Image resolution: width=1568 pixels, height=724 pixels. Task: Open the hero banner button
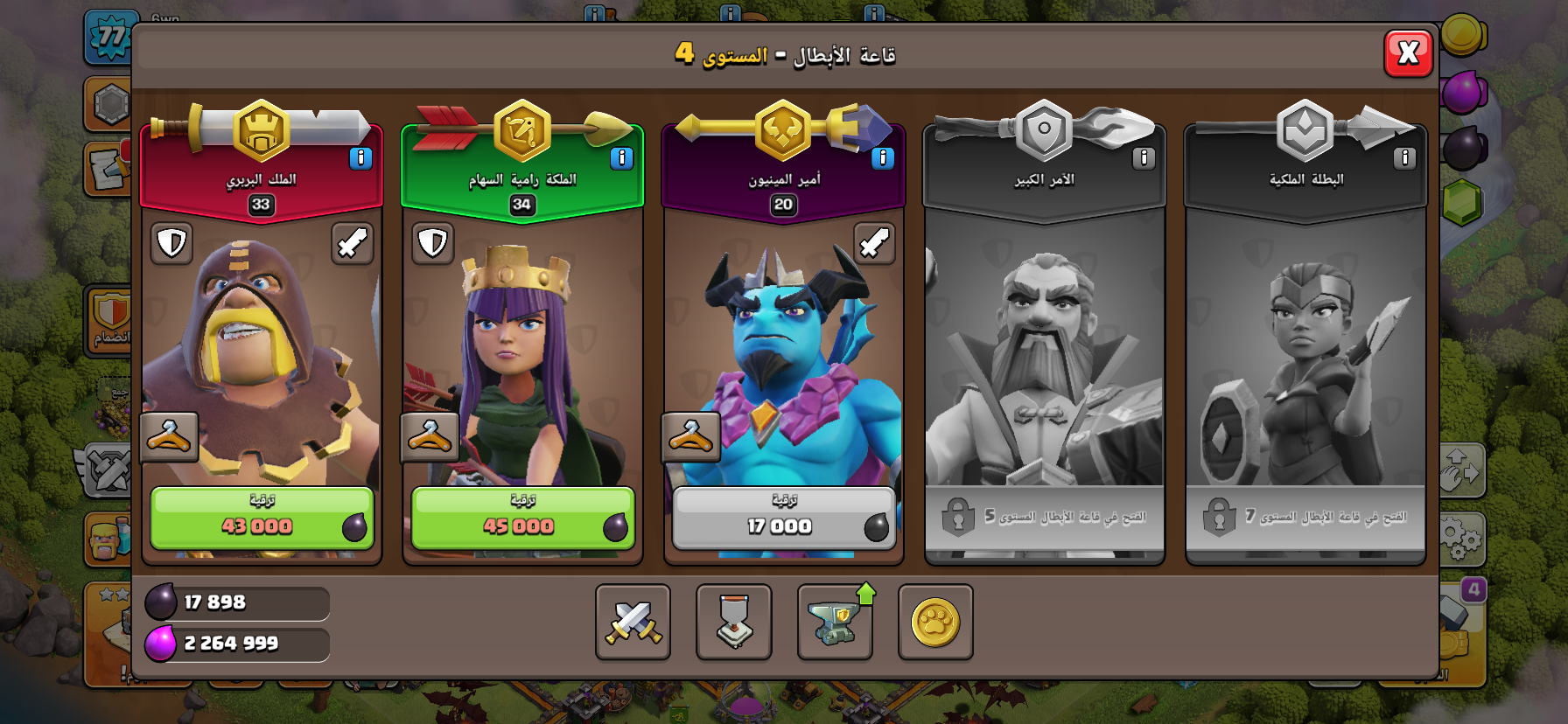tap(733, 622)
